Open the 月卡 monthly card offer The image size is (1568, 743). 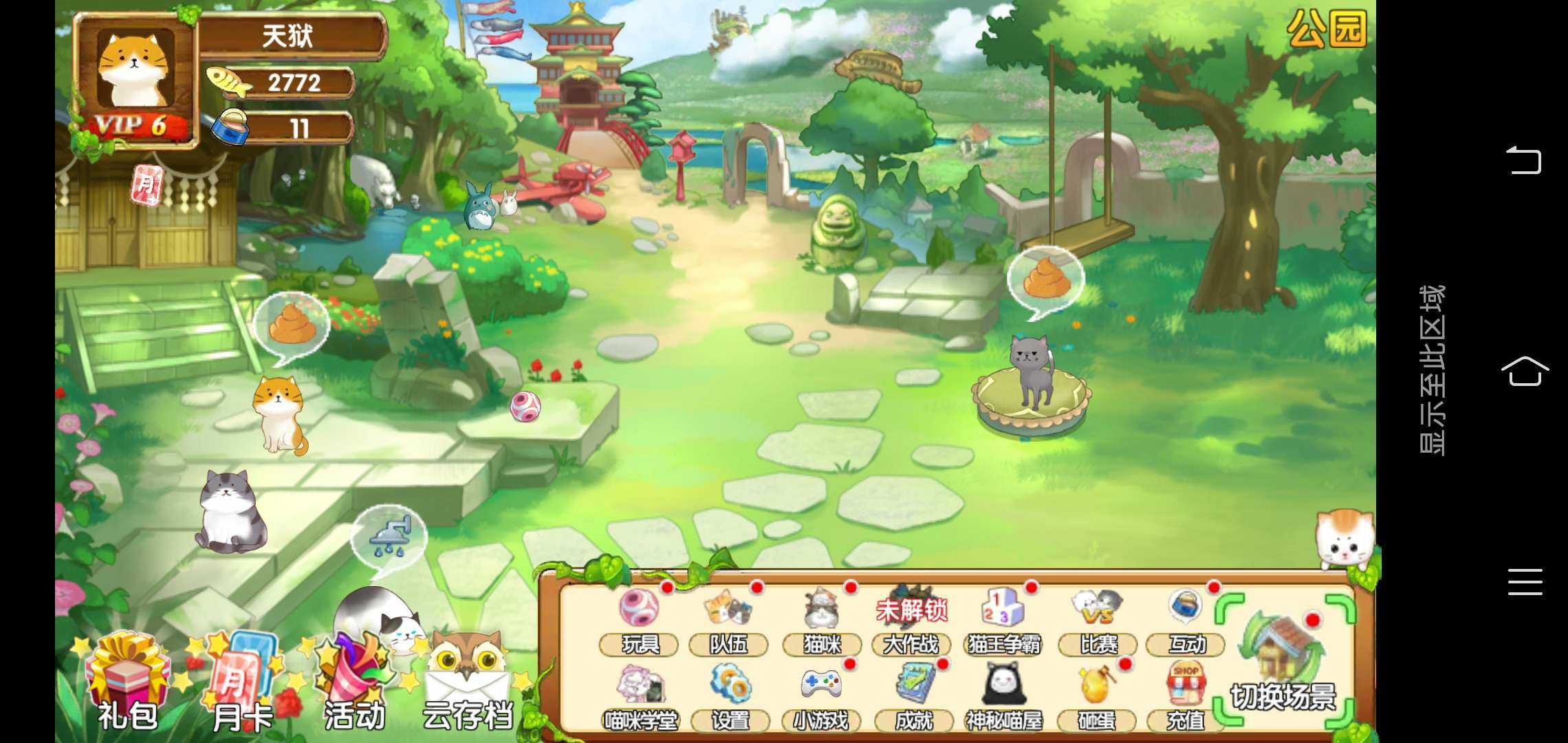[241, 685]
